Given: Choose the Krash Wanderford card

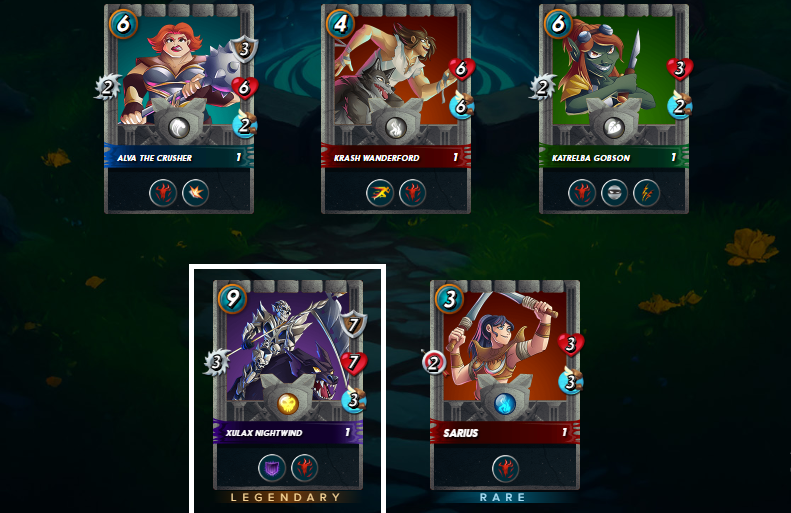Looking at the screenshot, I should (396, 100).
